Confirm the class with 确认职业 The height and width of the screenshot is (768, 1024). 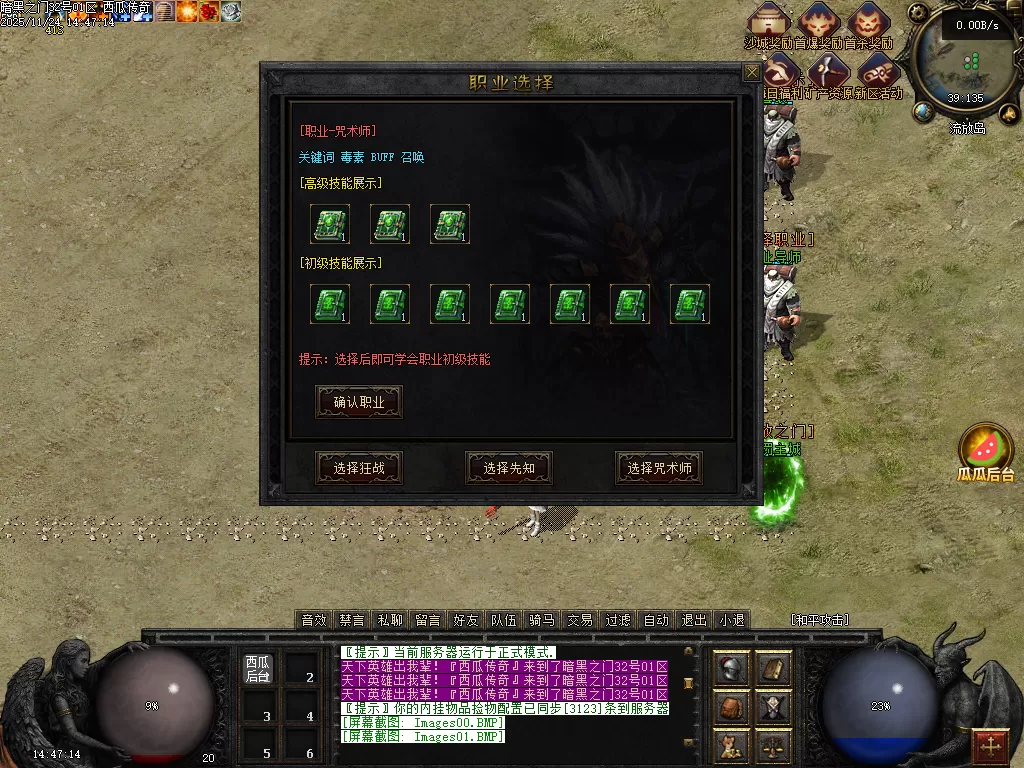coord(359,402)
